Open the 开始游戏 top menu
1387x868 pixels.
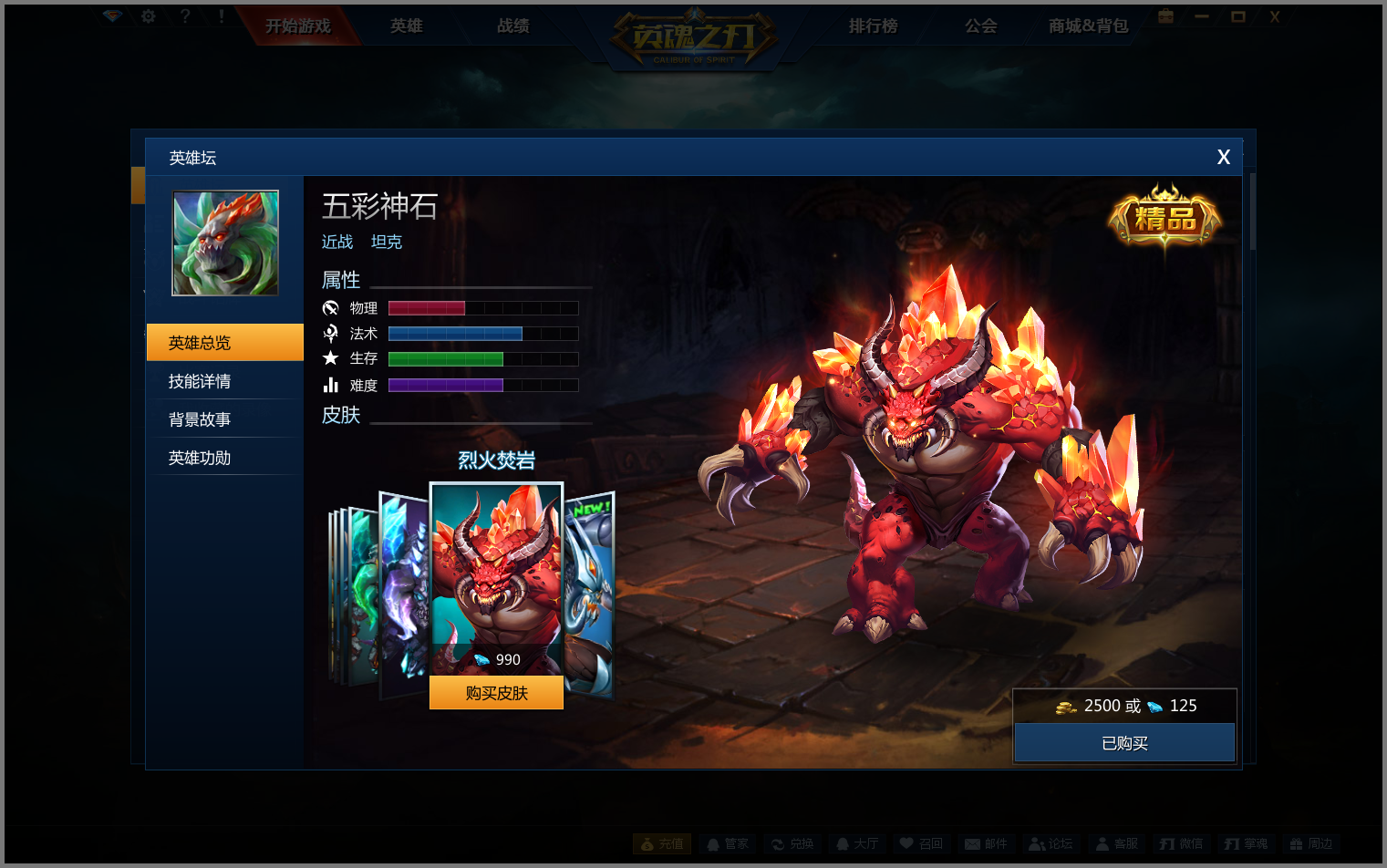point(297,26)
